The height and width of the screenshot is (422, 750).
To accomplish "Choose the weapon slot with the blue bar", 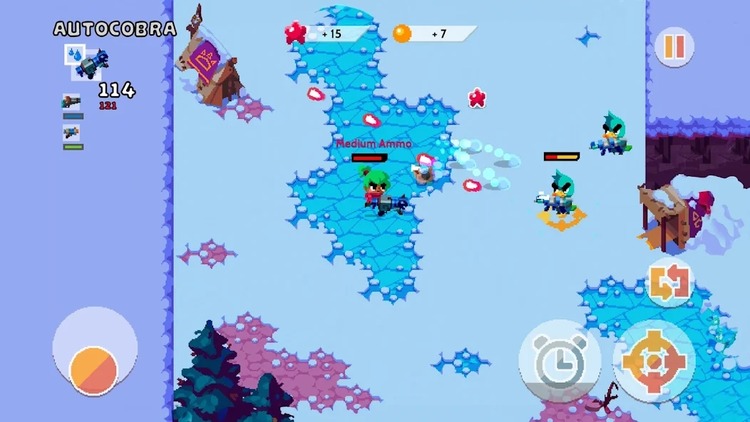I will click(72, 104).
